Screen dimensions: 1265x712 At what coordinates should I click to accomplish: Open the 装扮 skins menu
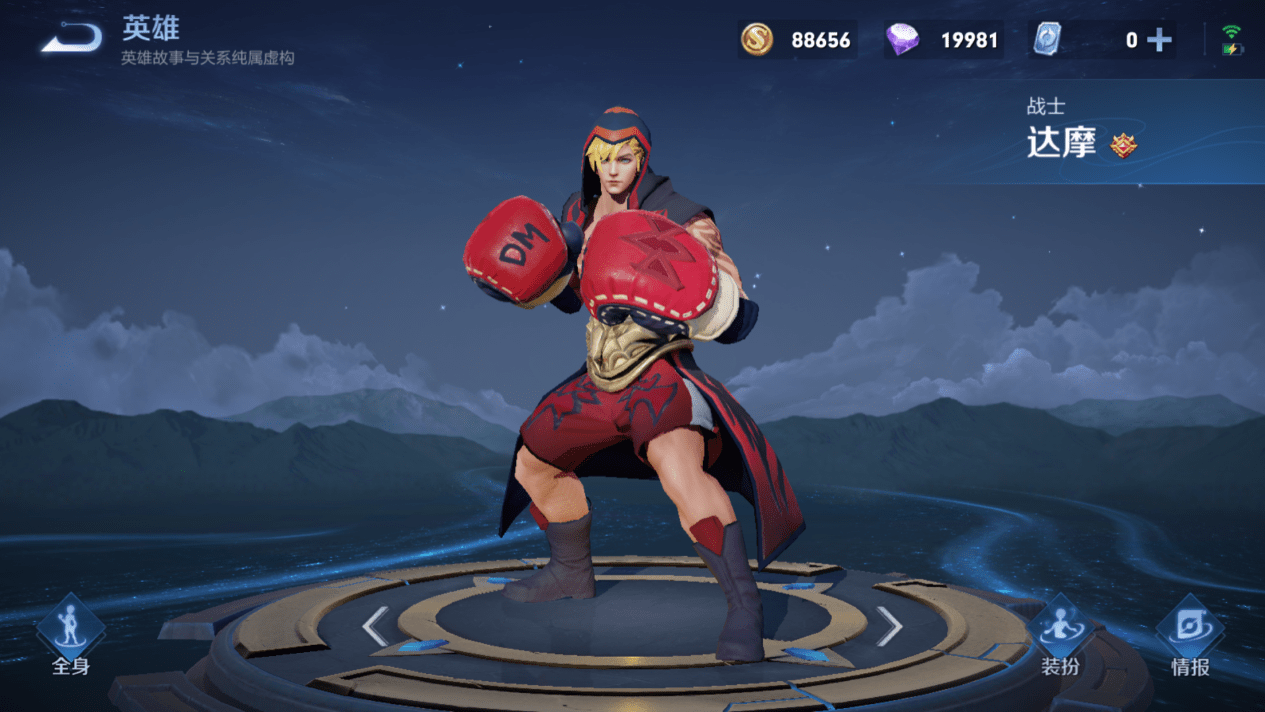1060,637
